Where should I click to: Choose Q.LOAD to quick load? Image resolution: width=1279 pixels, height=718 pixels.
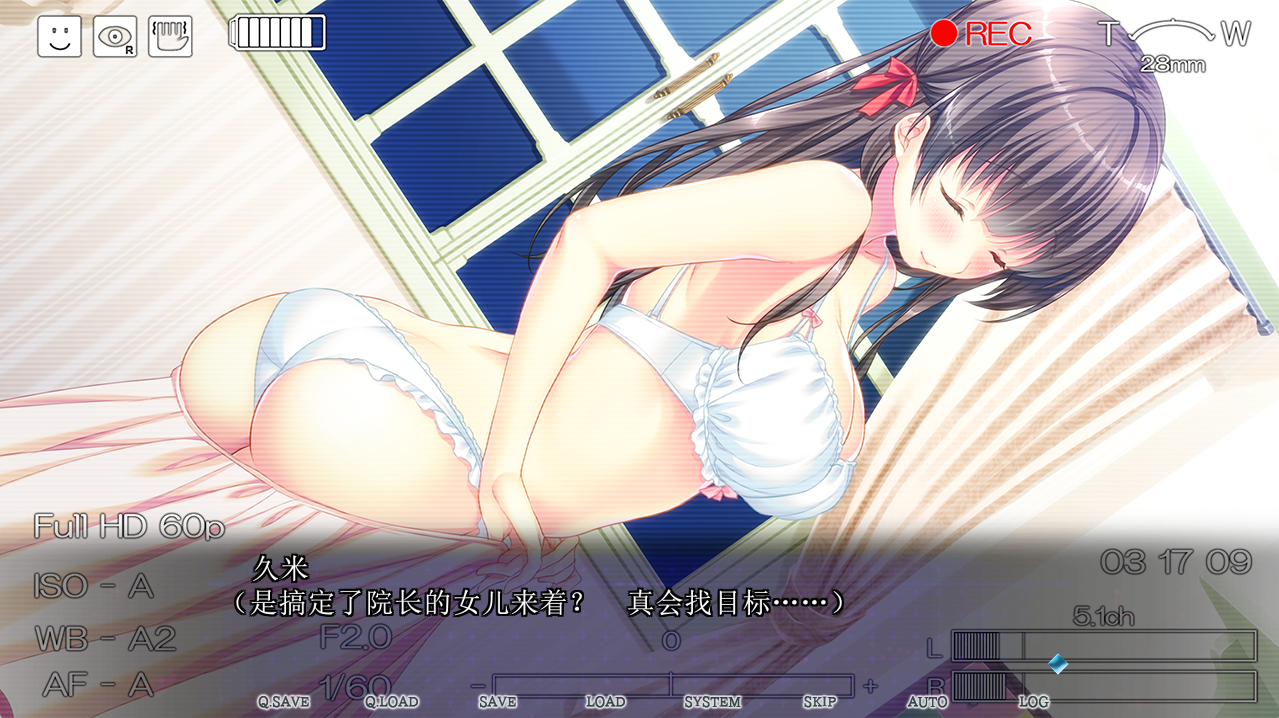[391, 702]
